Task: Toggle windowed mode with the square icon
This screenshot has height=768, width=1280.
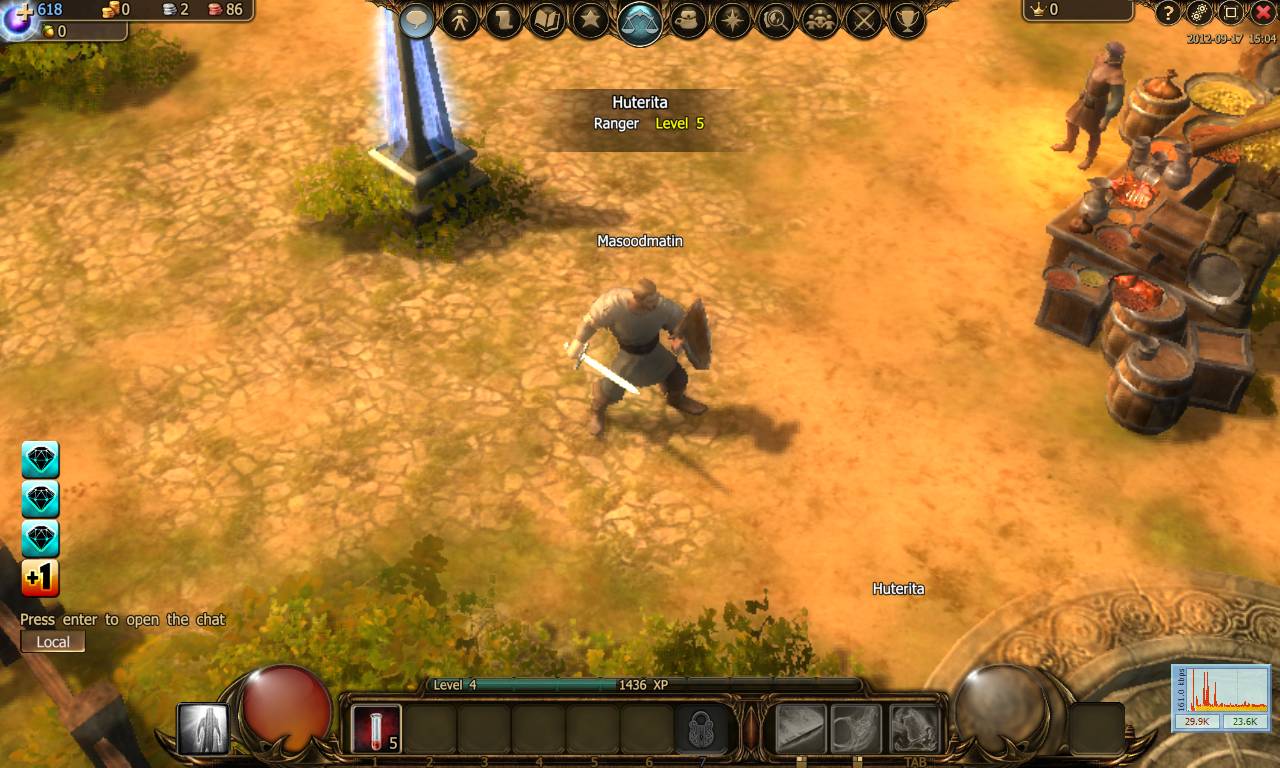Action: [x=1231, y=13]
